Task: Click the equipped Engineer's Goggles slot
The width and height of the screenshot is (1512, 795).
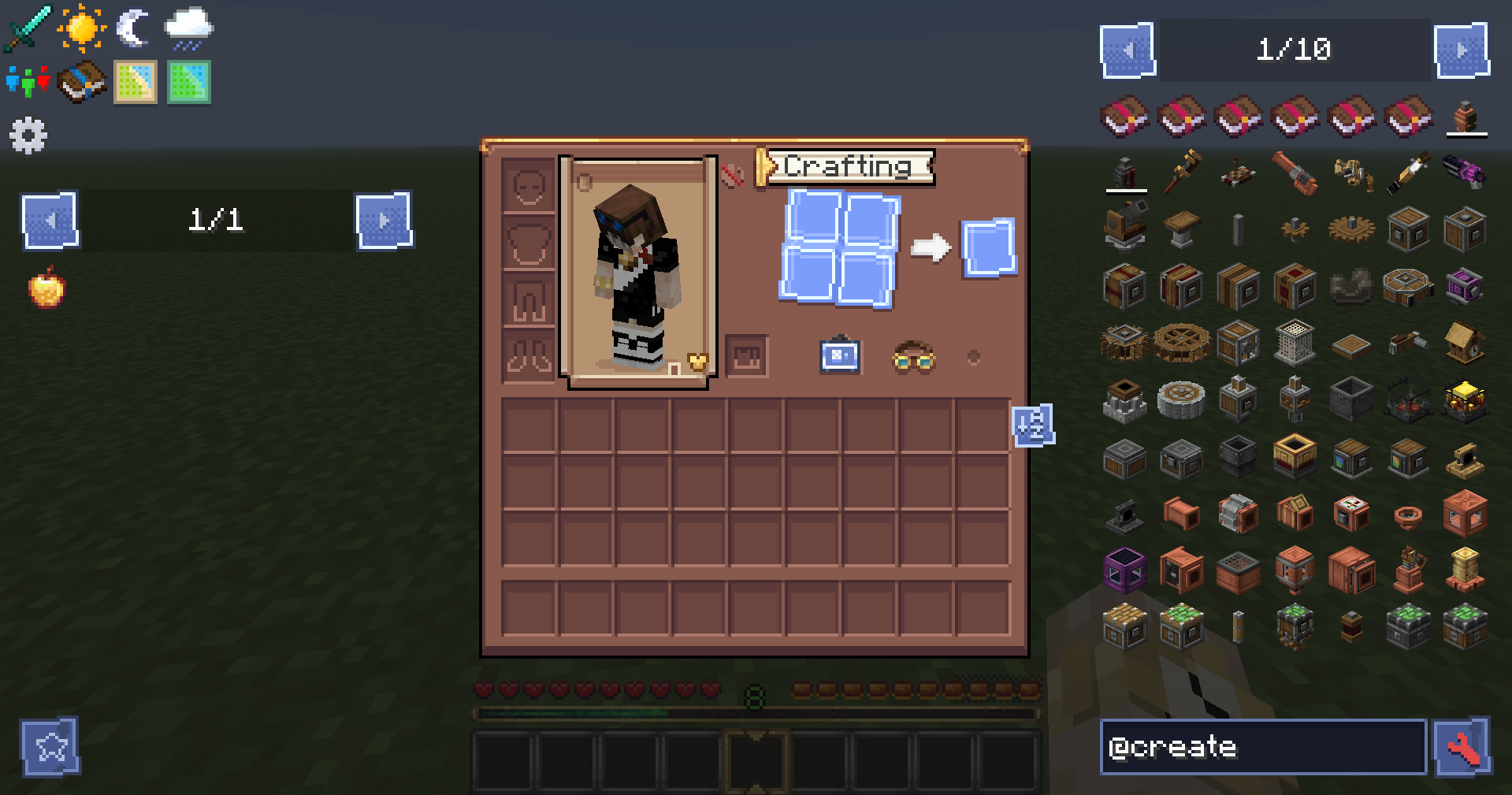Action: (x=914, y=358)
